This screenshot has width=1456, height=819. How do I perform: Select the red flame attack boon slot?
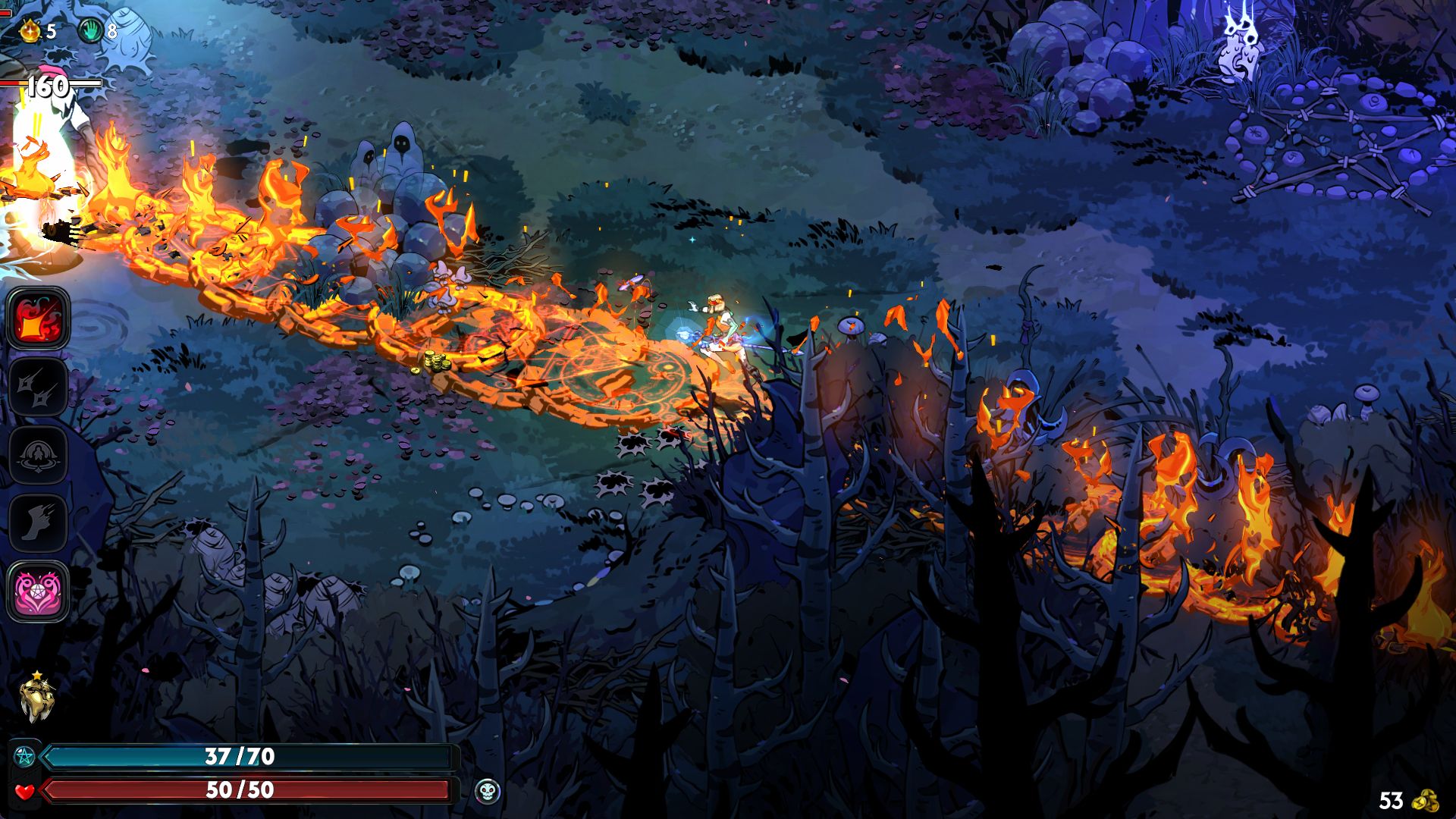click(x=39, y=319)
